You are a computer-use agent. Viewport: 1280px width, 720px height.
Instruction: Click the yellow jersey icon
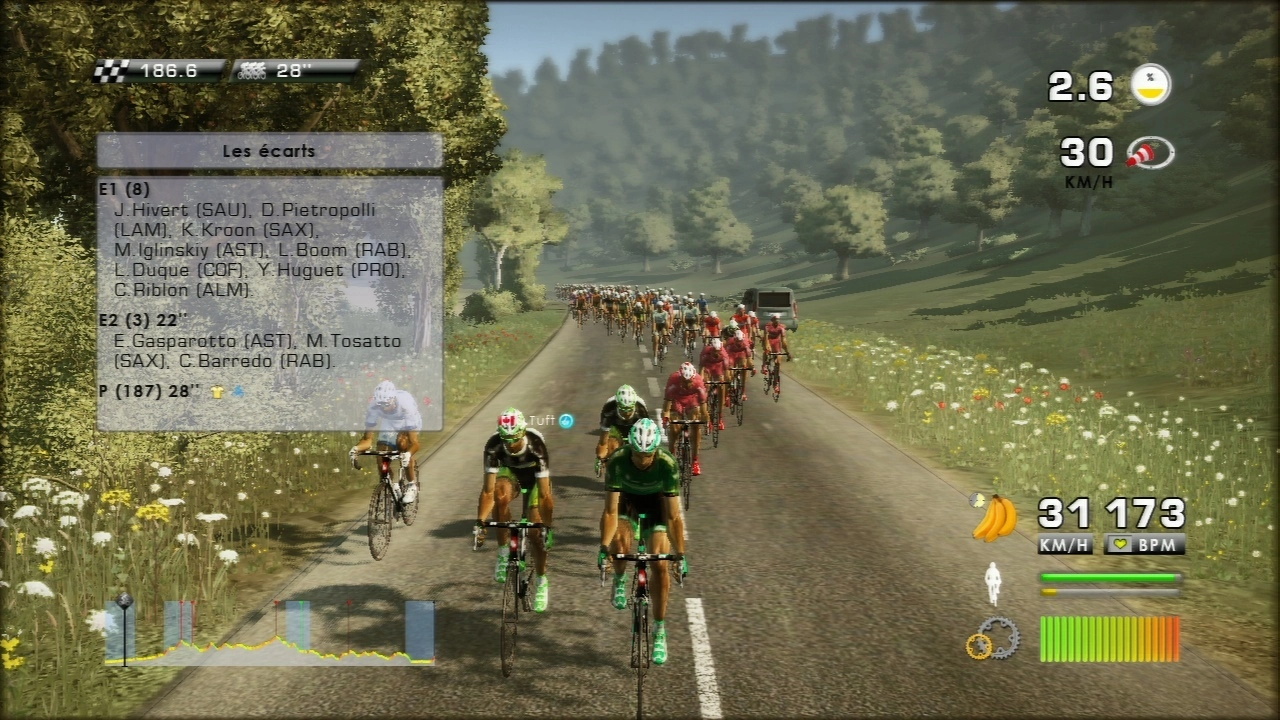click(x=217, y=392)
